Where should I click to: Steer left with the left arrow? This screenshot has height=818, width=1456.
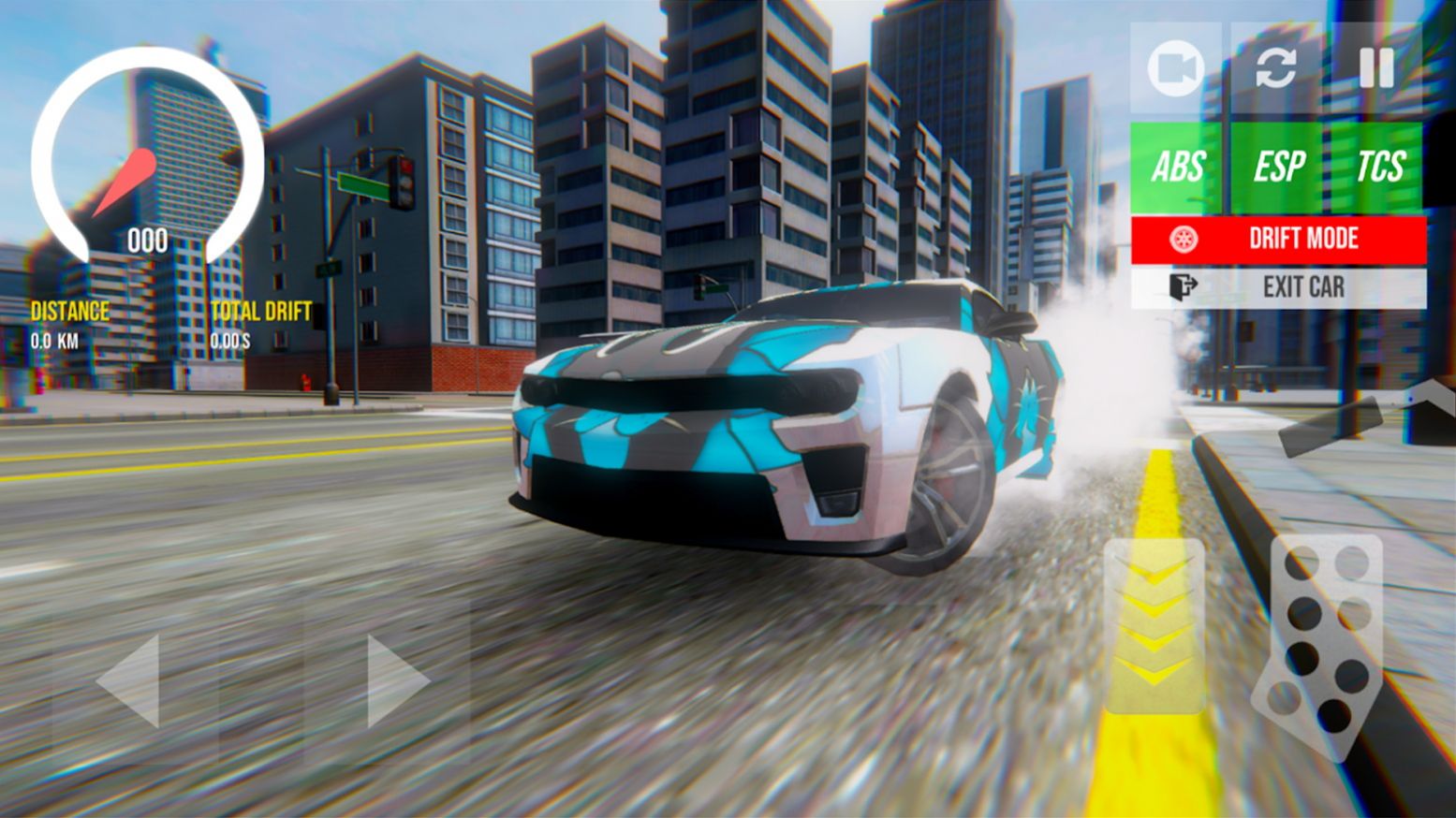(129, 680)
